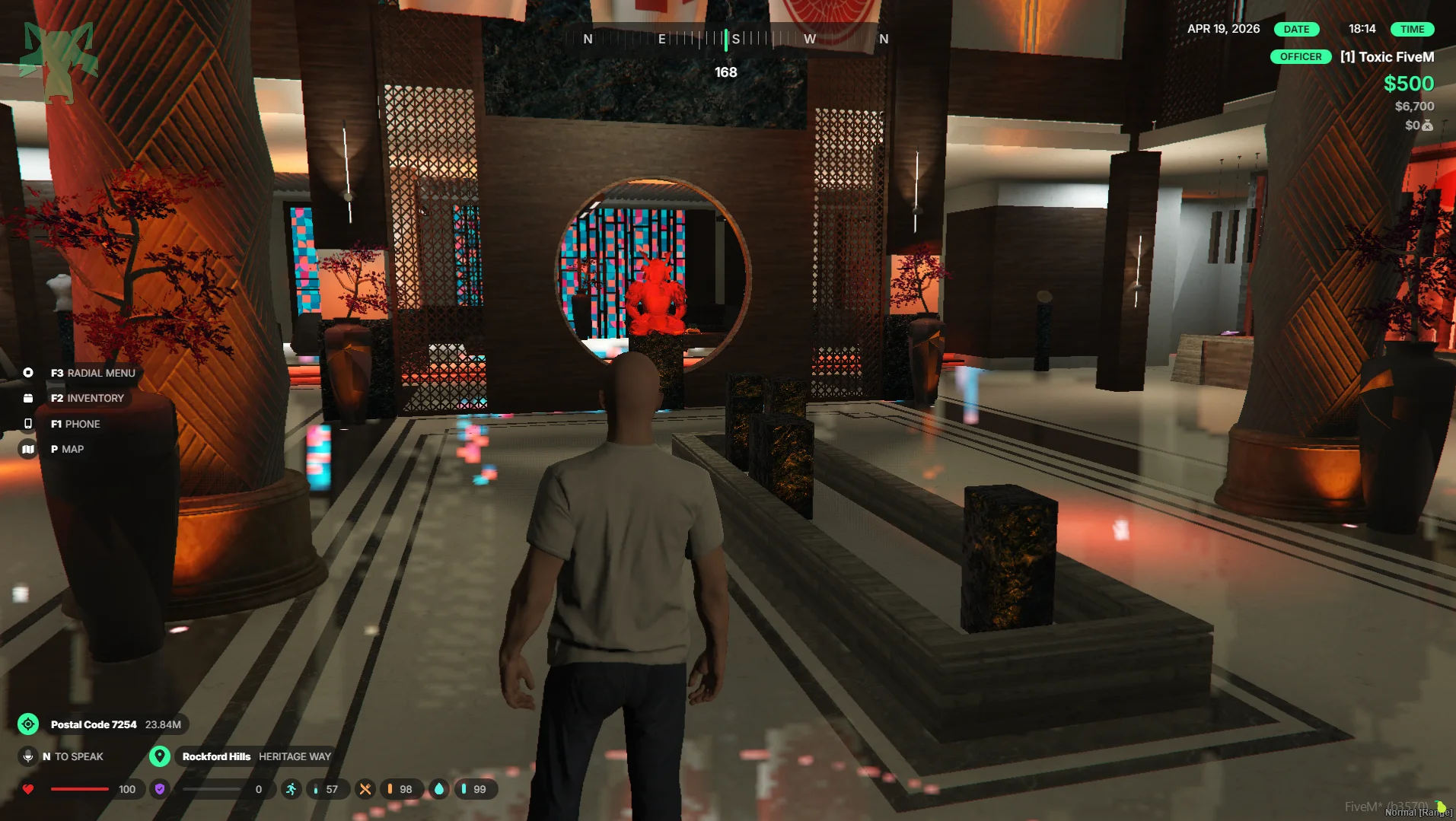Click the green TIME badge

[1412, 30]
